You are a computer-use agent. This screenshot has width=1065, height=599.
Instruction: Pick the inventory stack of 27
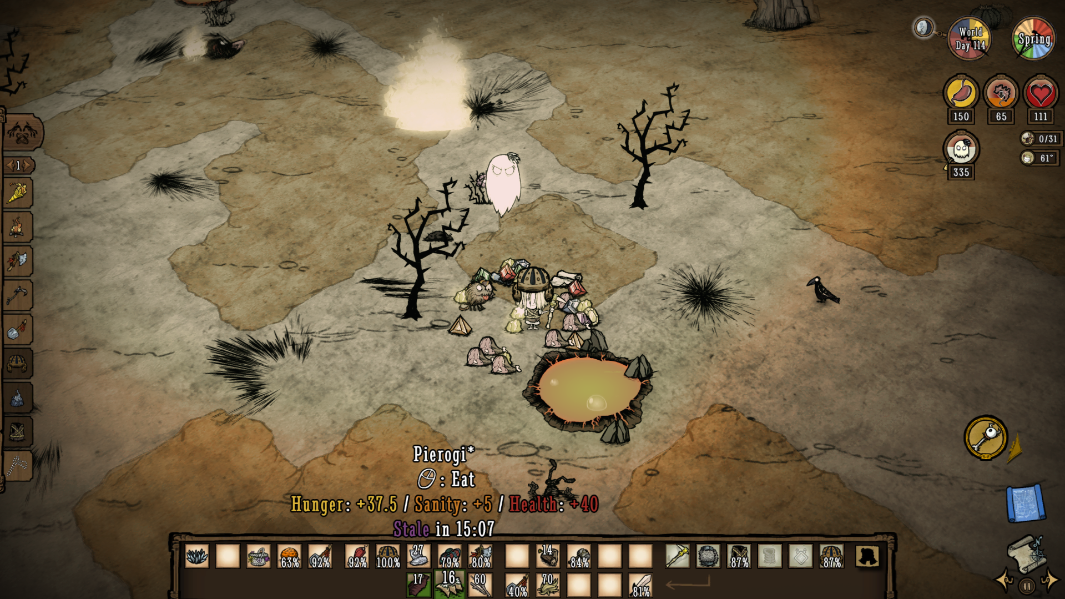418,556
